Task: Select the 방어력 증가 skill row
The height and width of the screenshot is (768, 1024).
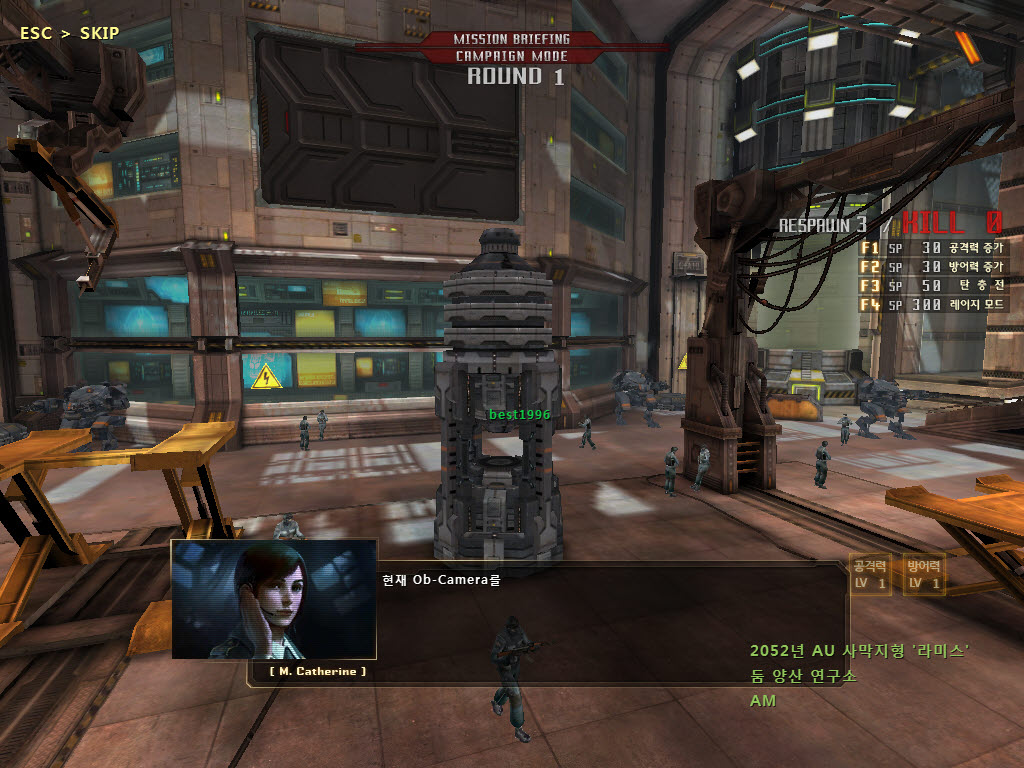Action: tap(932, 266)
